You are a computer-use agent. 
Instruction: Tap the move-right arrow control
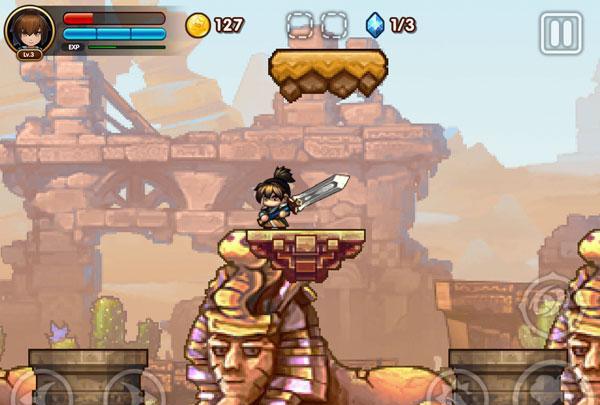point(128,388)
